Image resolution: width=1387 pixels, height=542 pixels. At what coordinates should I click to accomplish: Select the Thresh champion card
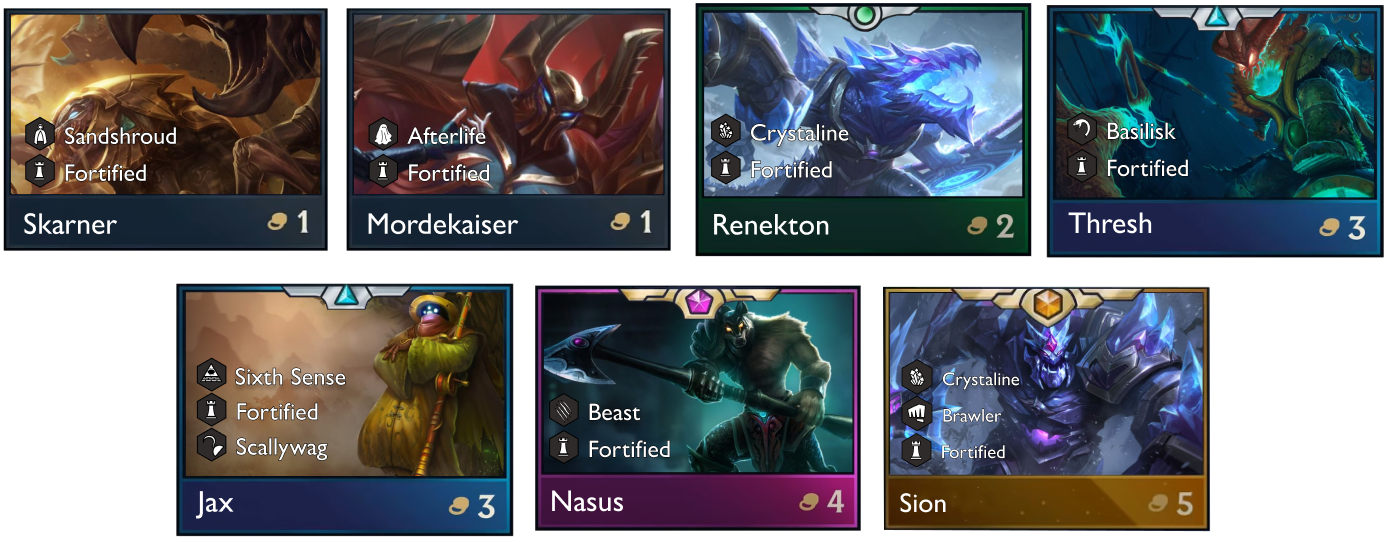[x=1211, y=130]
